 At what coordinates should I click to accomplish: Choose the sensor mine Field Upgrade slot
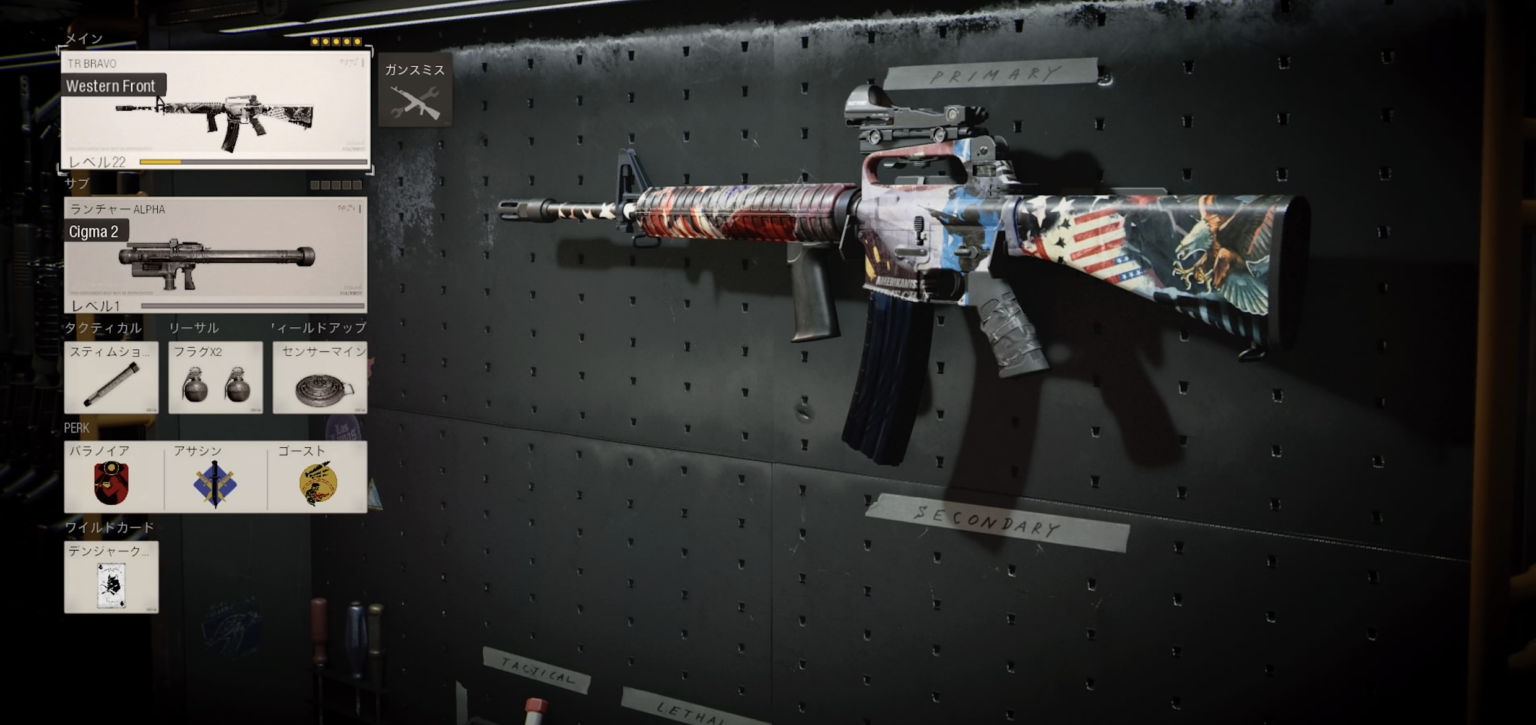(x=319, y=378)
